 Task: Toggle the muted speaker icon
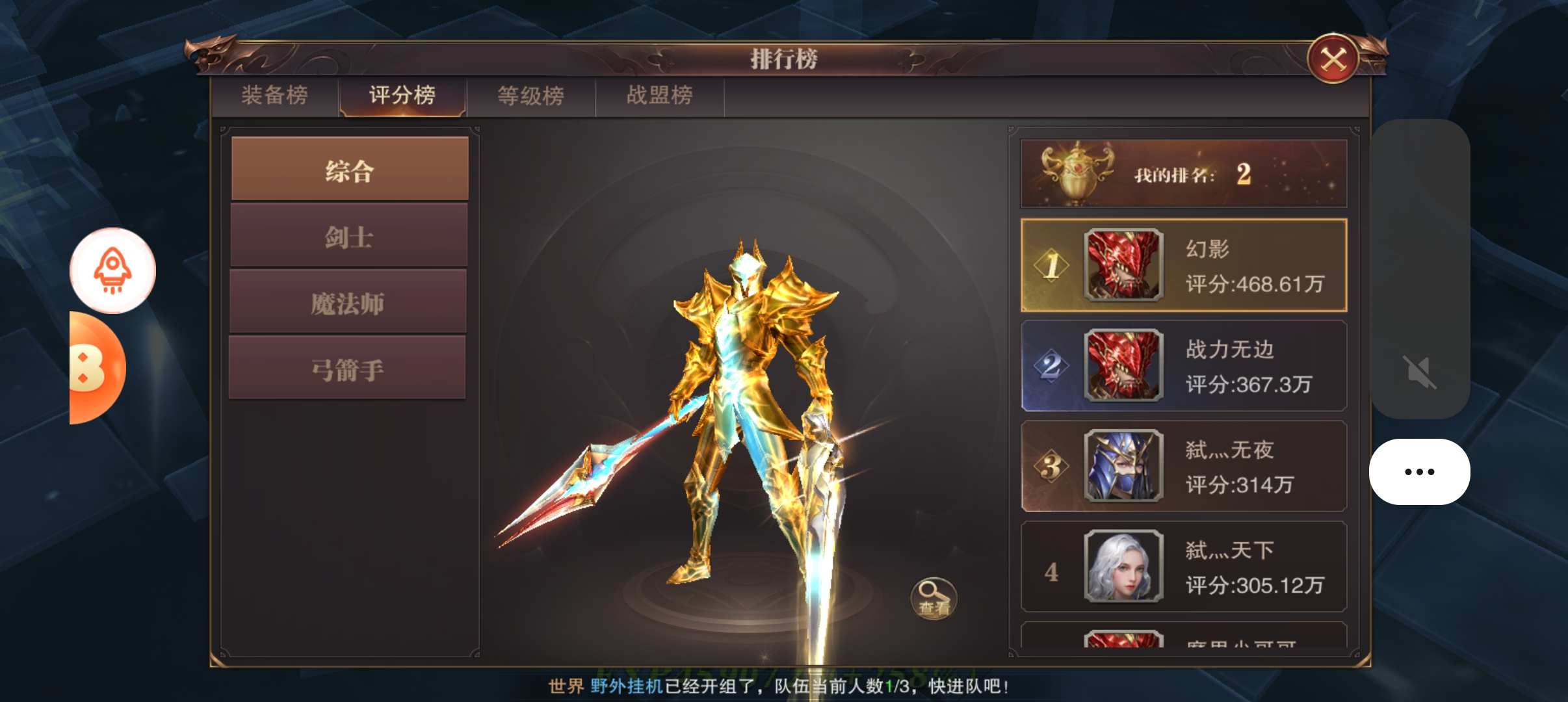1419,372
